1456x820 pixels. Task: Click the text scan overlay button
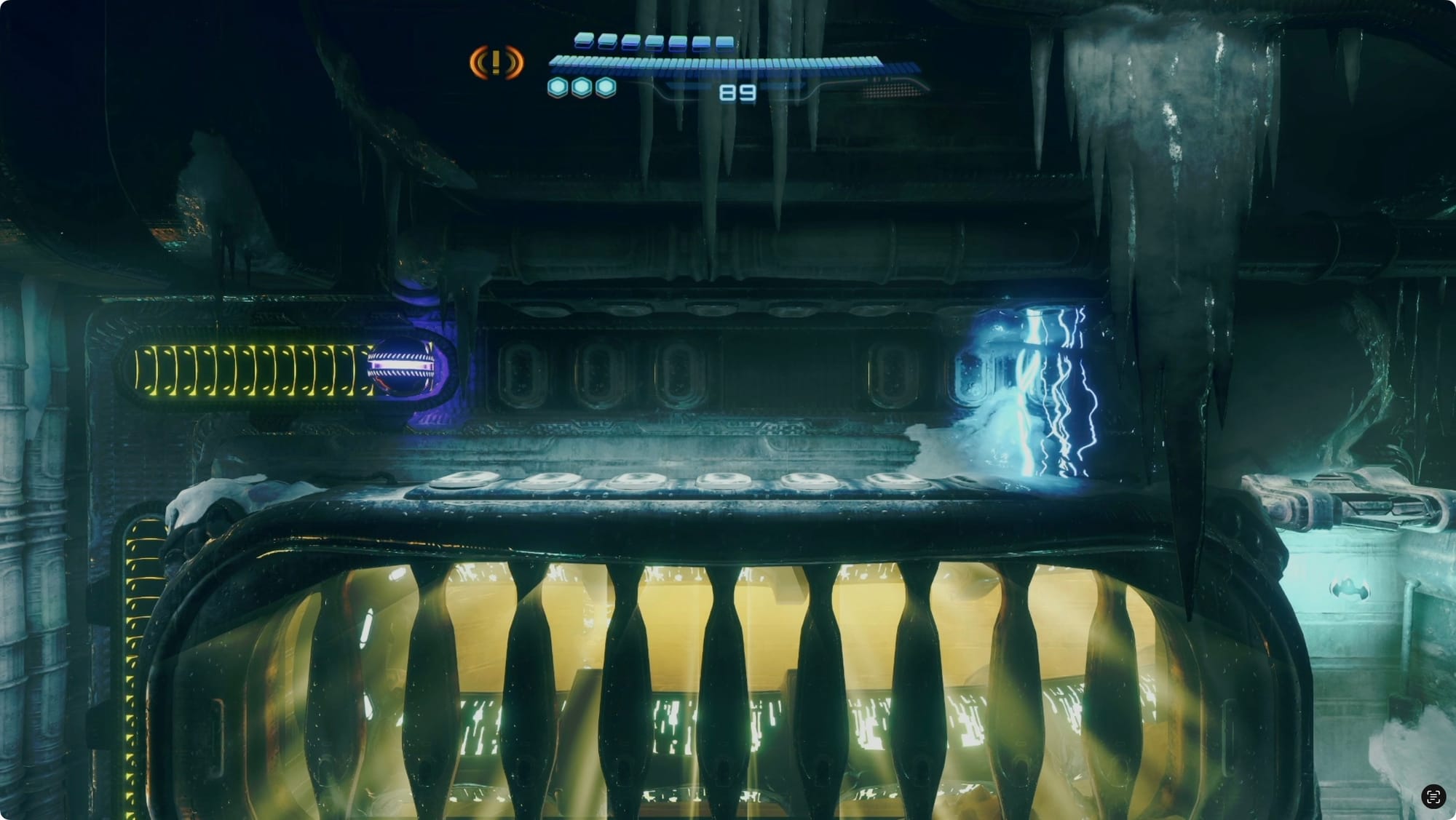pyautogui.click(x=1433, y=796)
